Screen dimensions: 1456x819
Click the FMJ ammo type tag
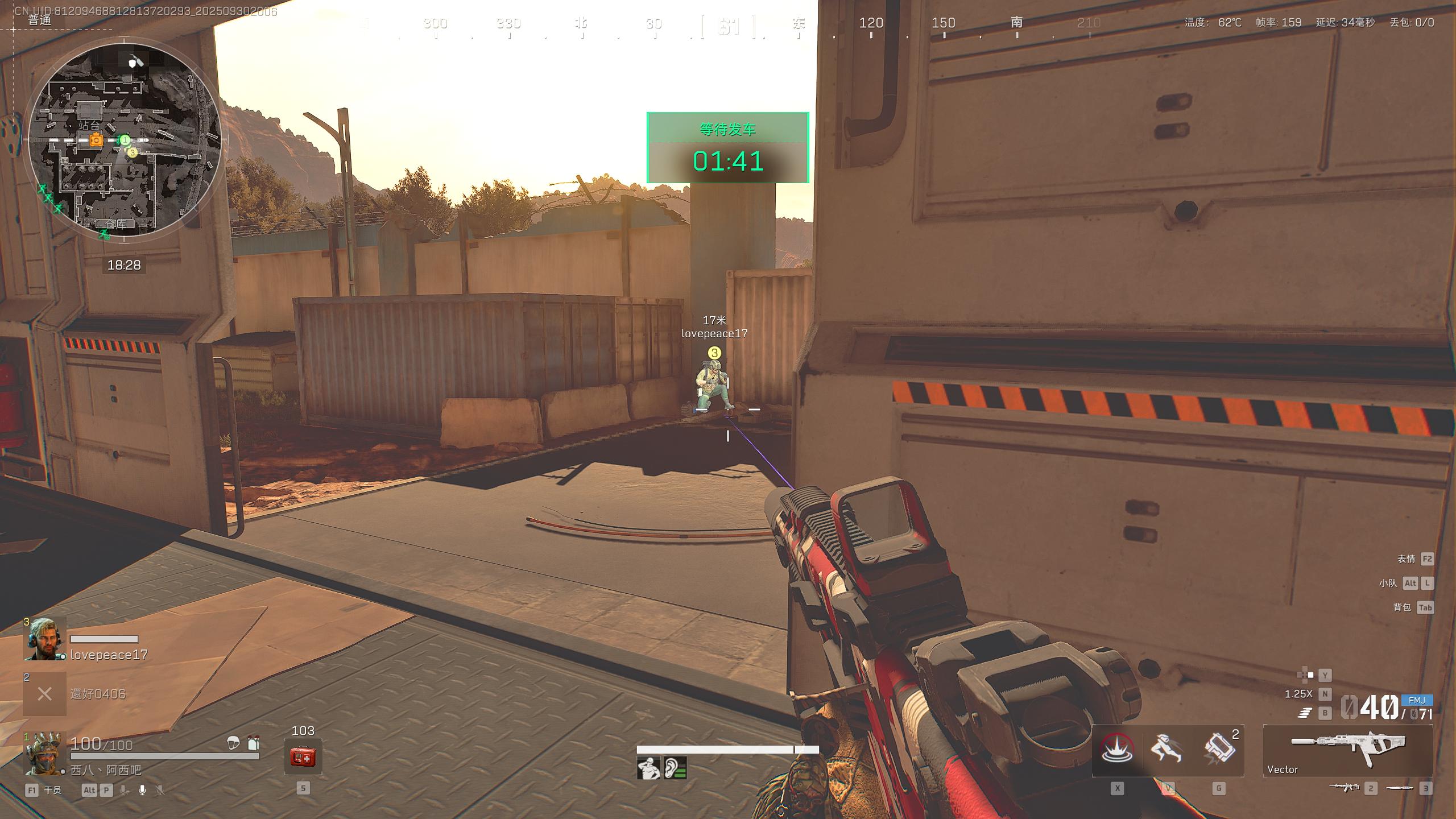pos(1416,700)
